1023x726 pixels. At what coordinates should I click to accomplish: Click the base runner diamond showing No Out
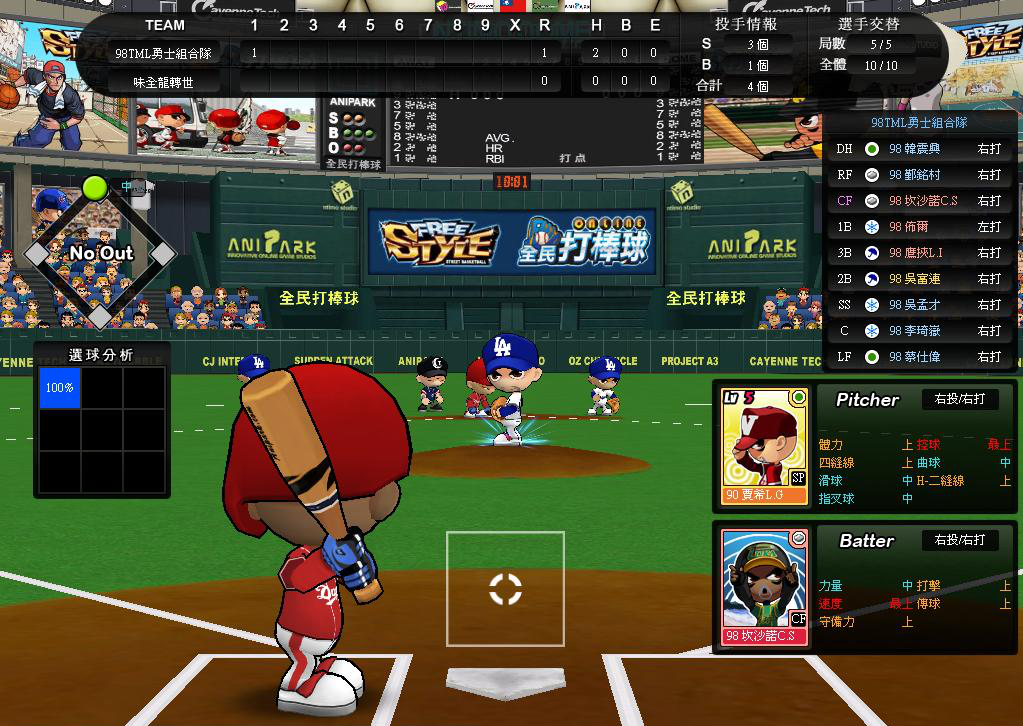click(99, 253)
